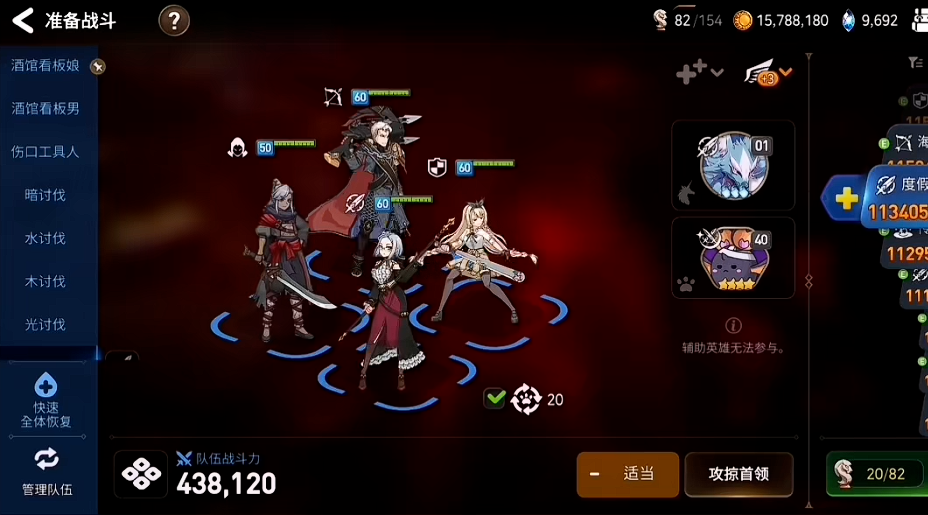Select the black cat pet slot
The image size is (928, 515).
tap(733, 258)
